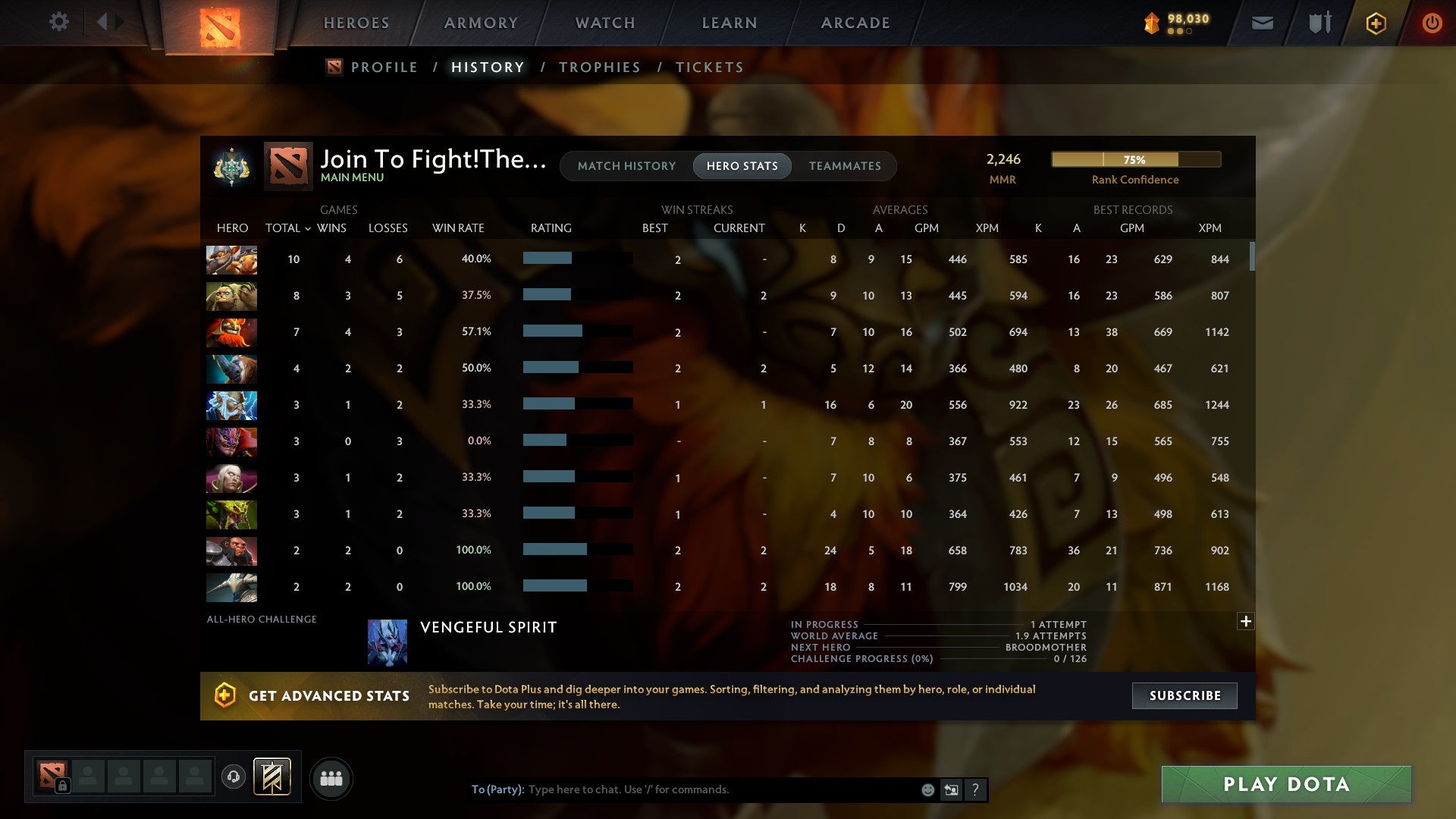
Task: Open the guild banner icon near party slots
Action: 273,777
